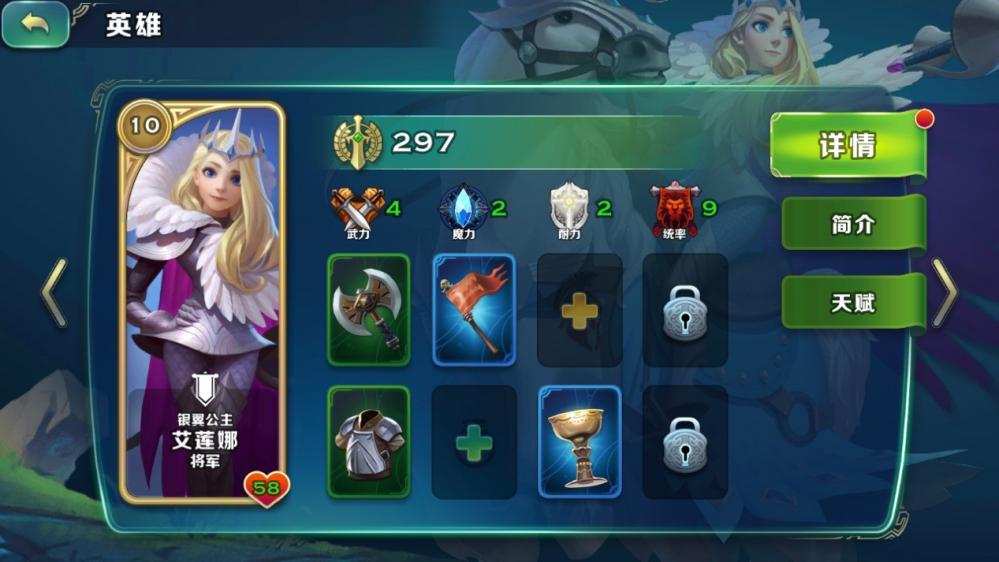Select the silver chest armor slot
This screenshot has height=562, width=999.
(x=369, y=442)
